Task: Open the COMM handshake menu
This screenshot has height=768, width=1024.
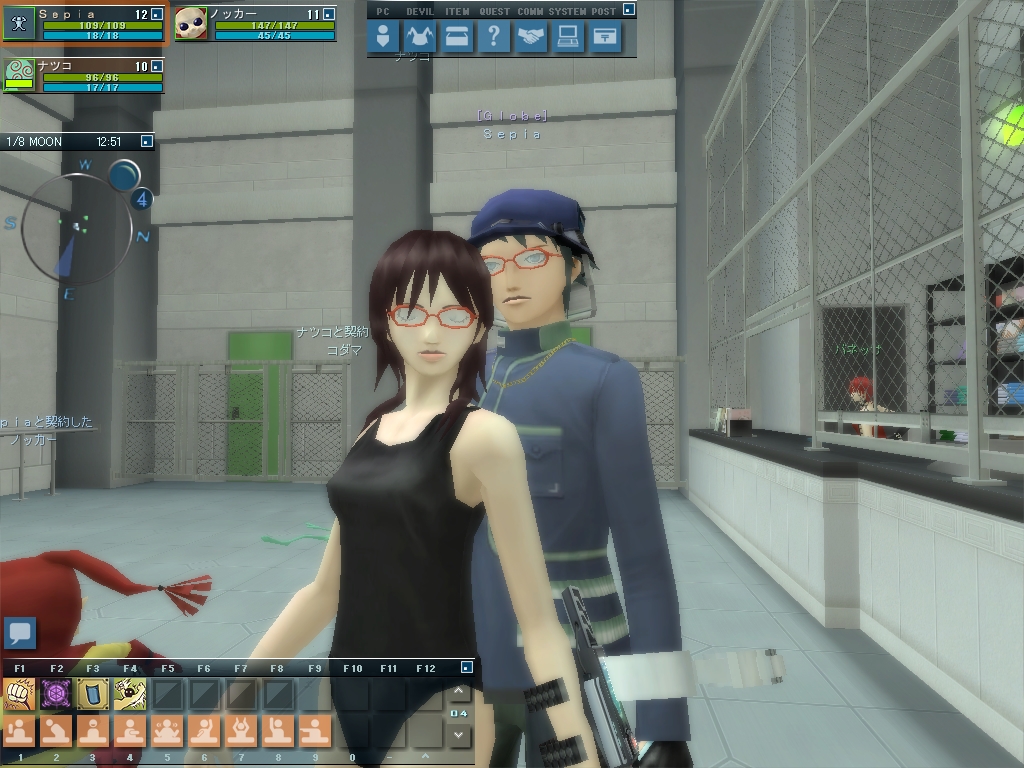Action: (531, 37)
